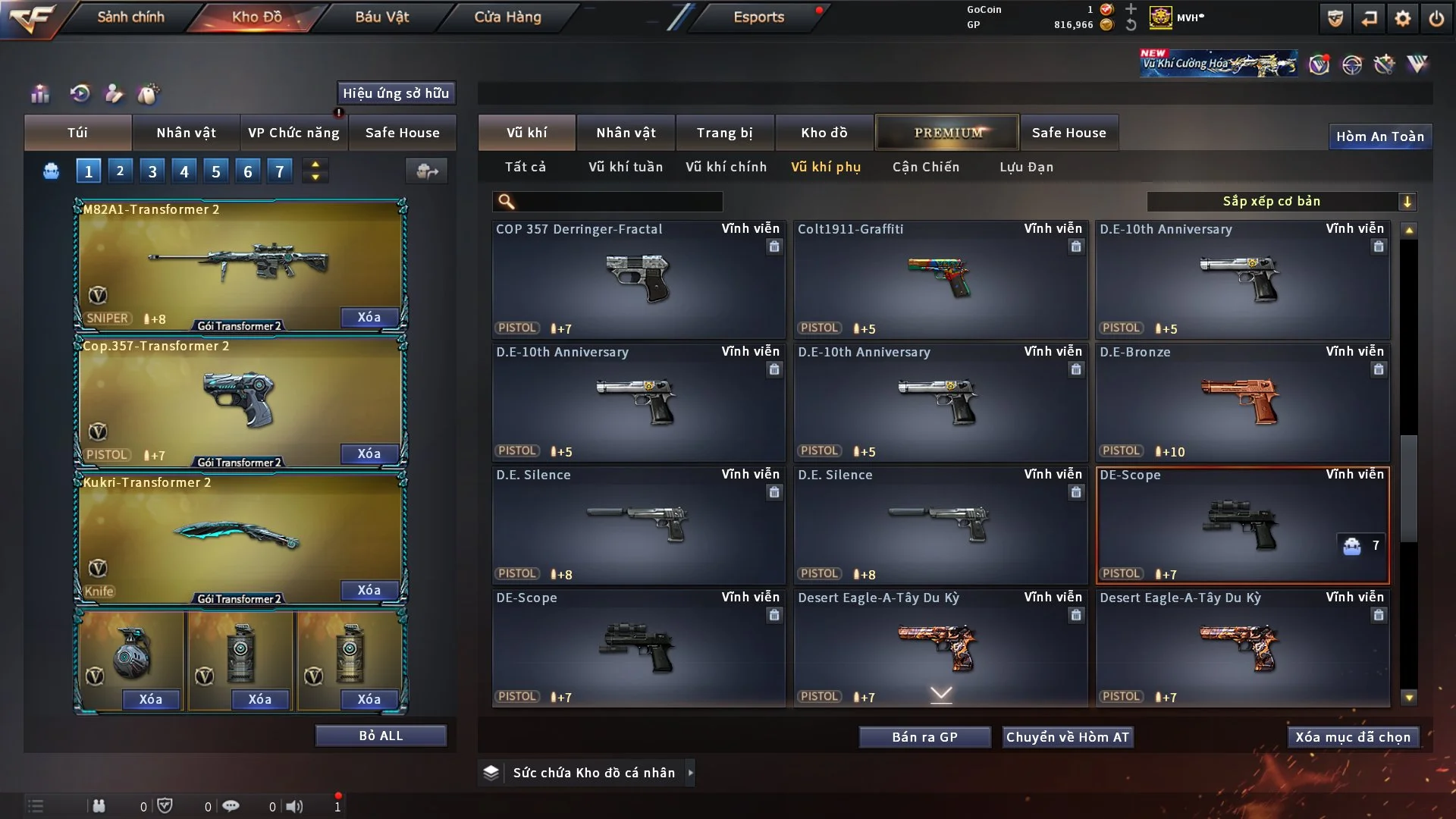Focus the inventory search field
The width and height of the screenshot is (1456, 819).
pyautogui.click(x=618, y=201)
